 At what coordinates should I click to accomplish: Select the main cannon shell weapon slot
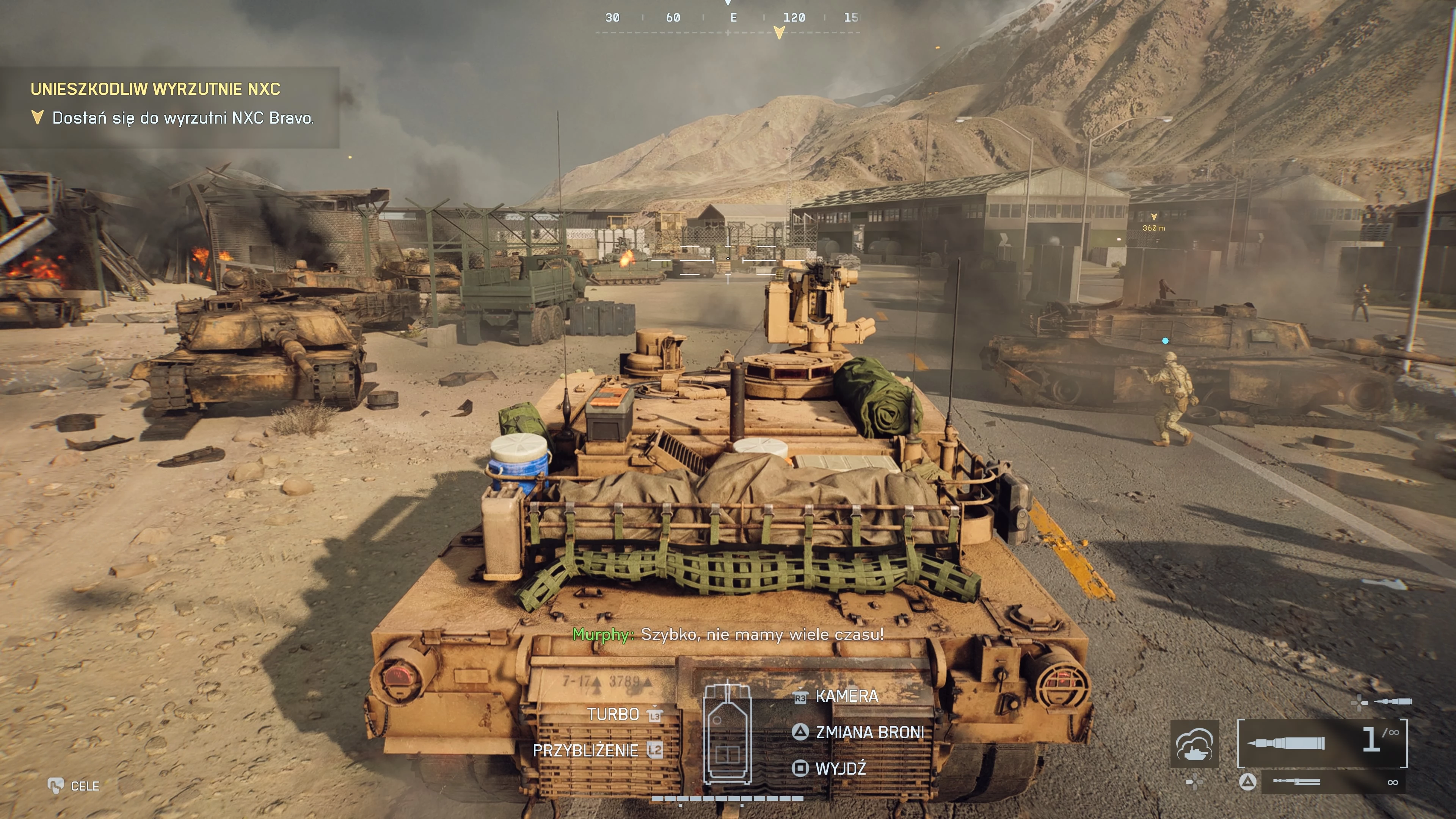click(1321, 743)
